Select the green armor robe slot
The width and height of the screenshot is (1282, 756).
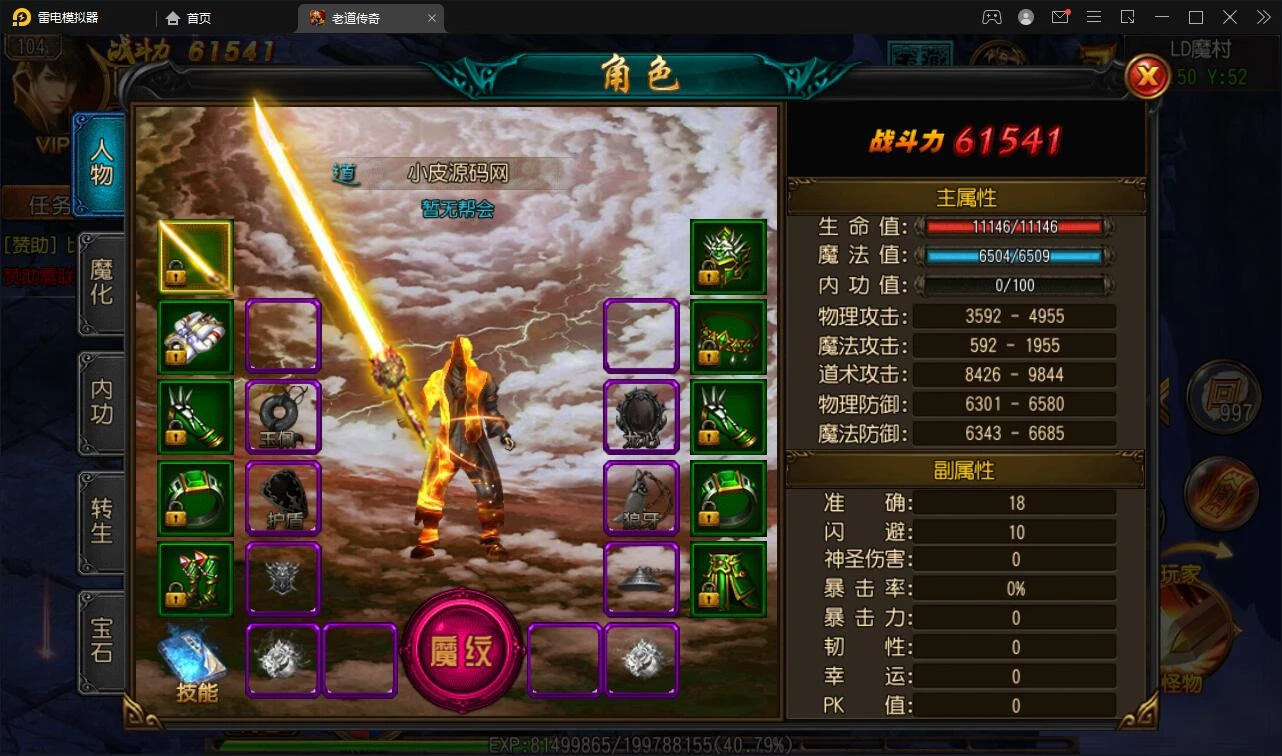point(728,579)
